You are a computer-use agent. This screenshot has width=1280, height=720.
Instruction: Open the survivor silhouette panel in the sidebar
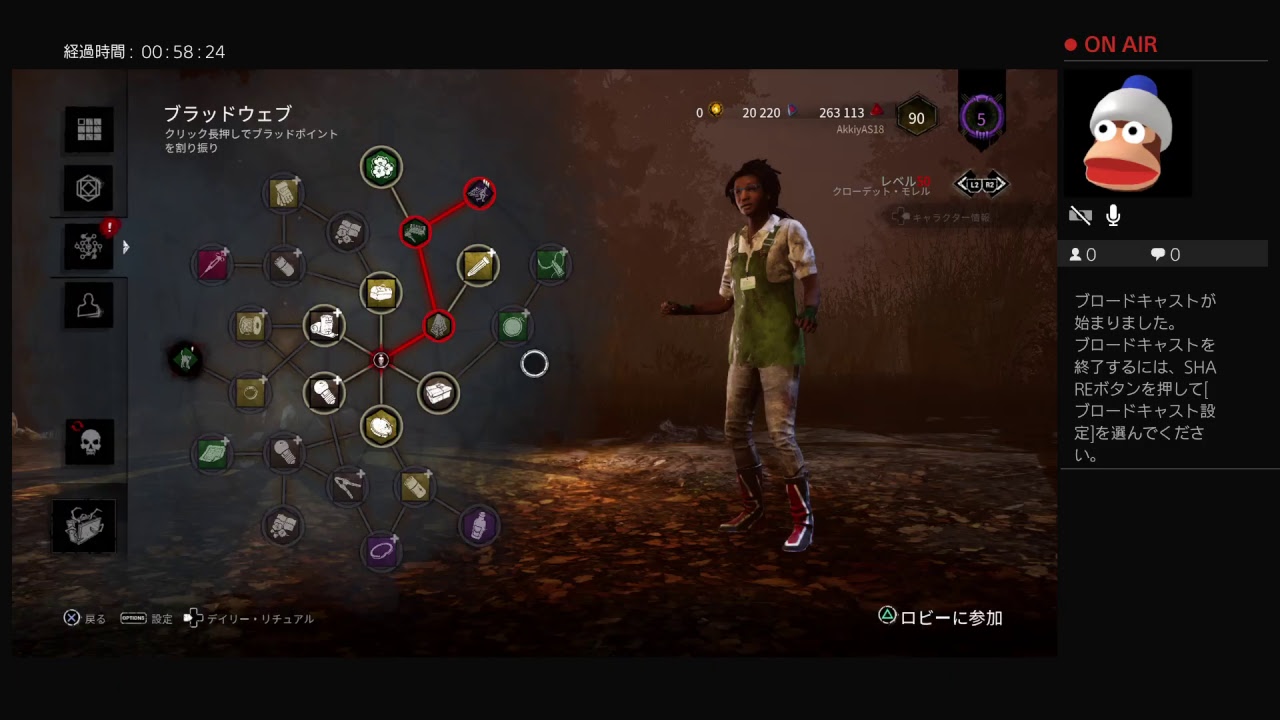(87, 305)
